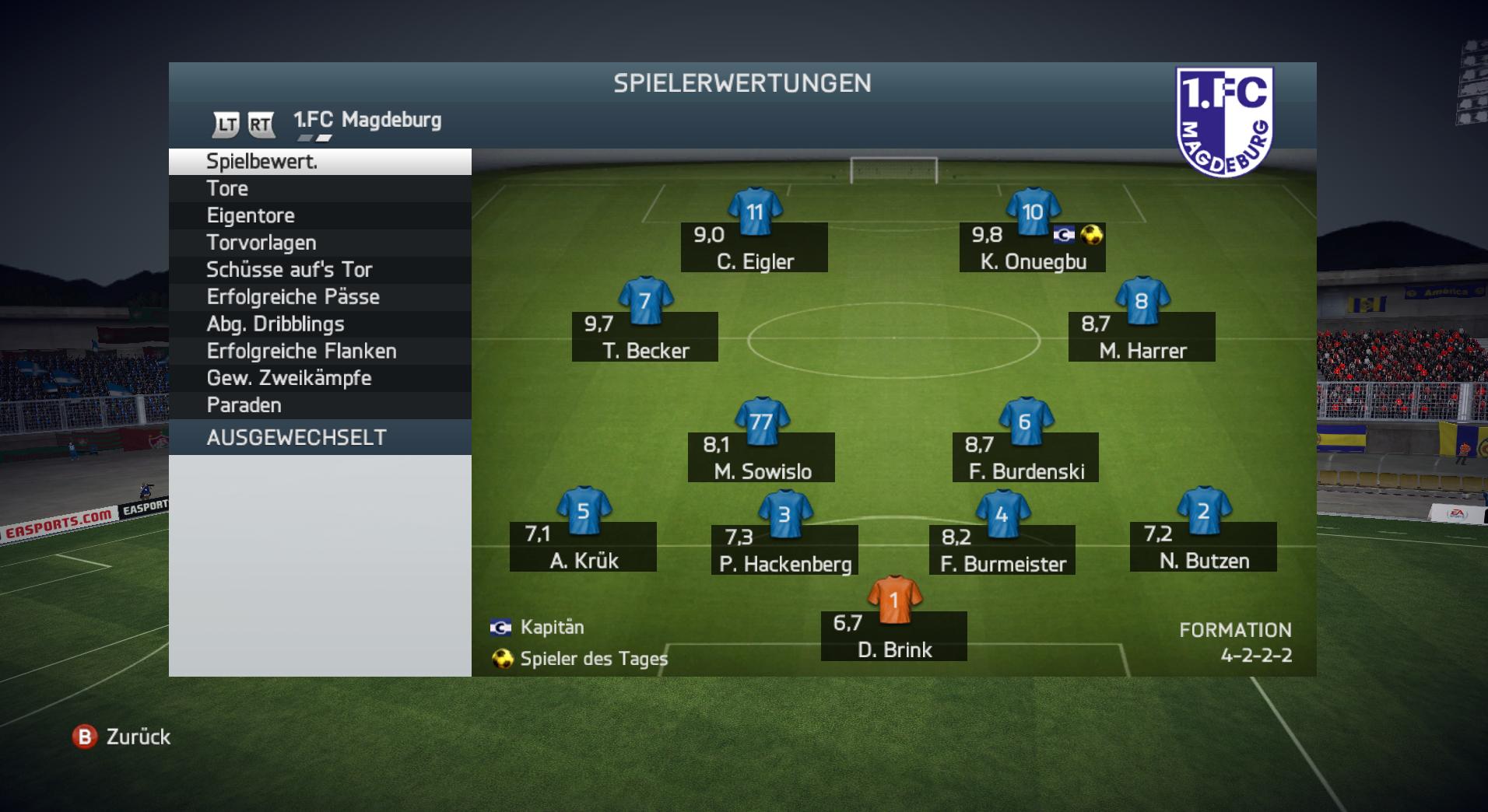Show Torvorlagen statistics
Viewport: 1488px width, 812px height.
[319, 243]
